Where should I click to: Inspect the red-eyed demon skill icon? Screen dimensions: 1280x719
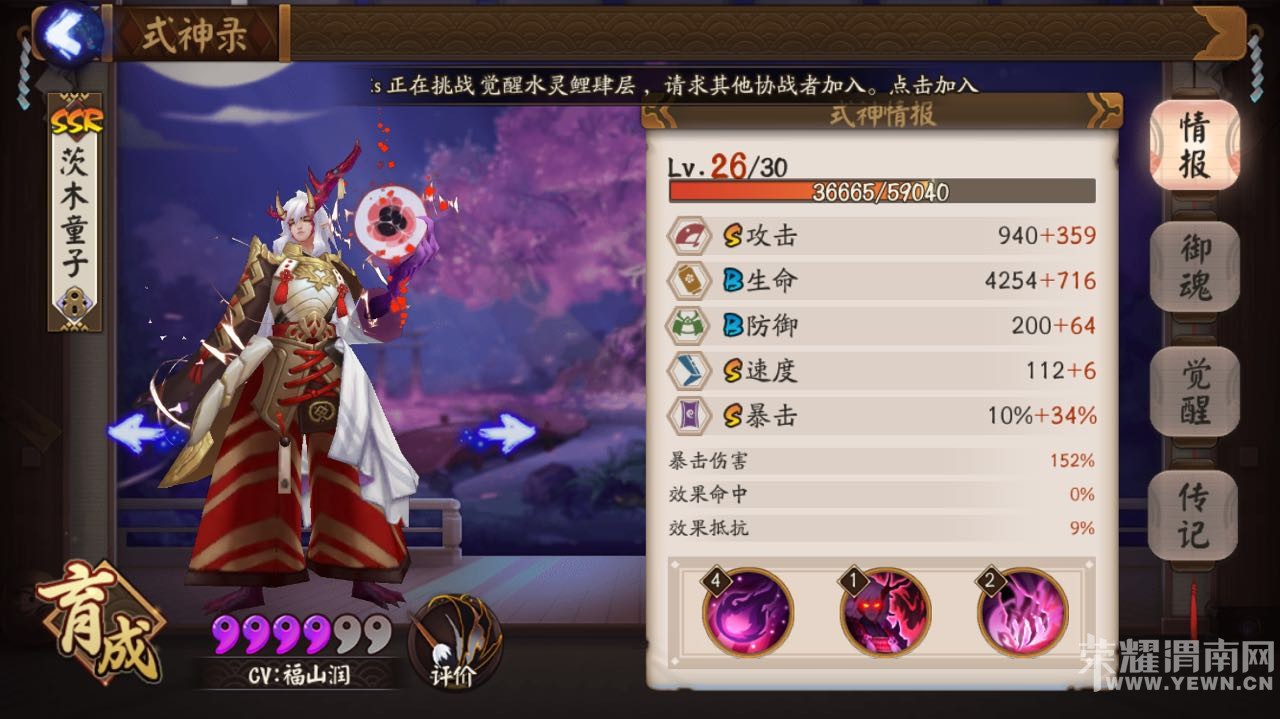click(x=885, y=612)
